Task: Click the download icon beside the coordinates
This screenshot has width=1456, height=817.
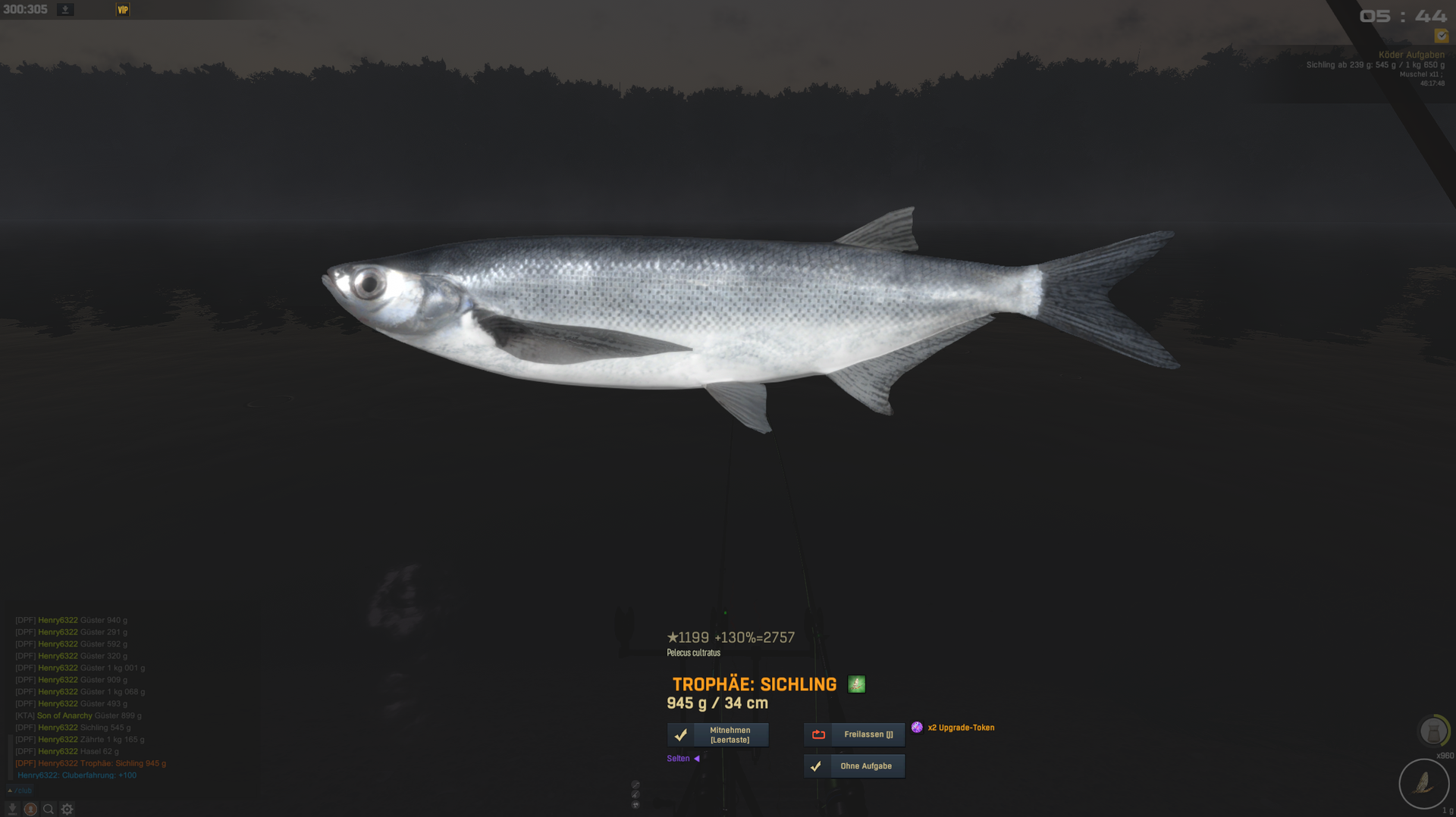Action: 65,10
